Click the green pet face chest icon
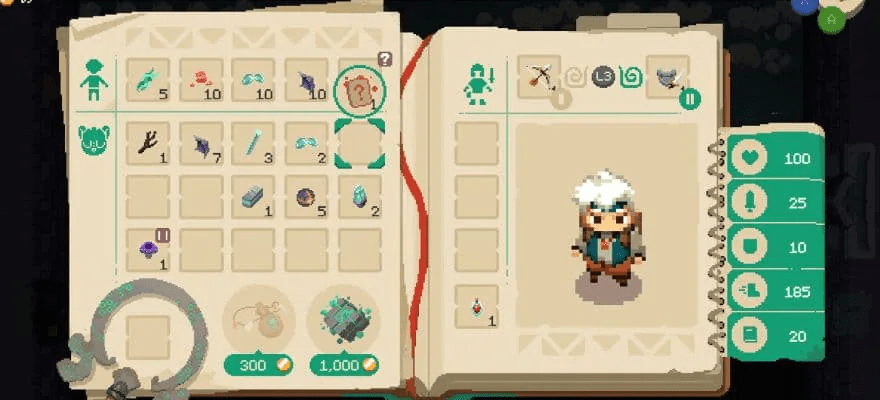 [x=93, y=140]
